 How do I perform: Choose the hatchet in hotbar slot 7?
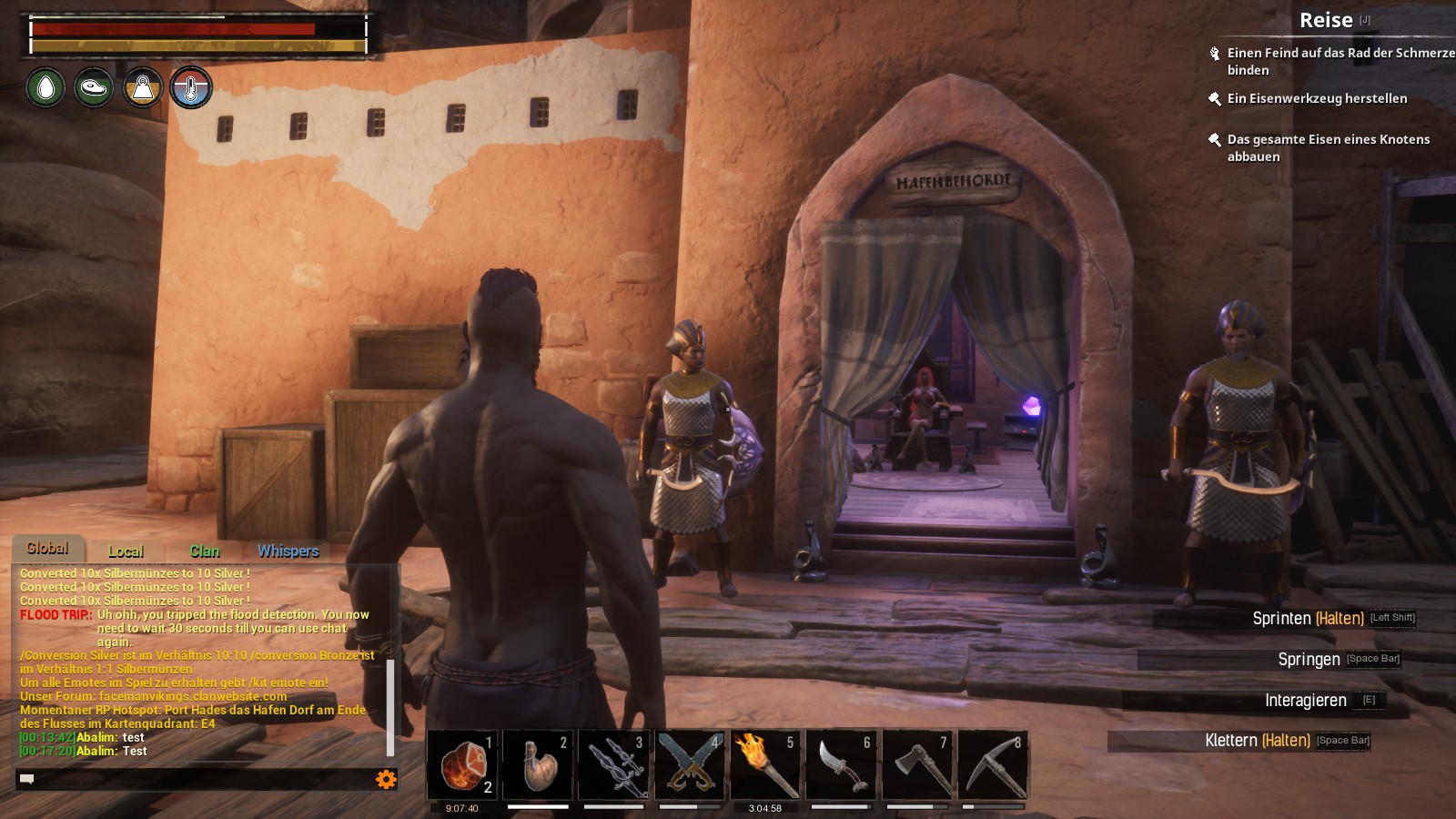pyautogui.click(x=917, y=766)
